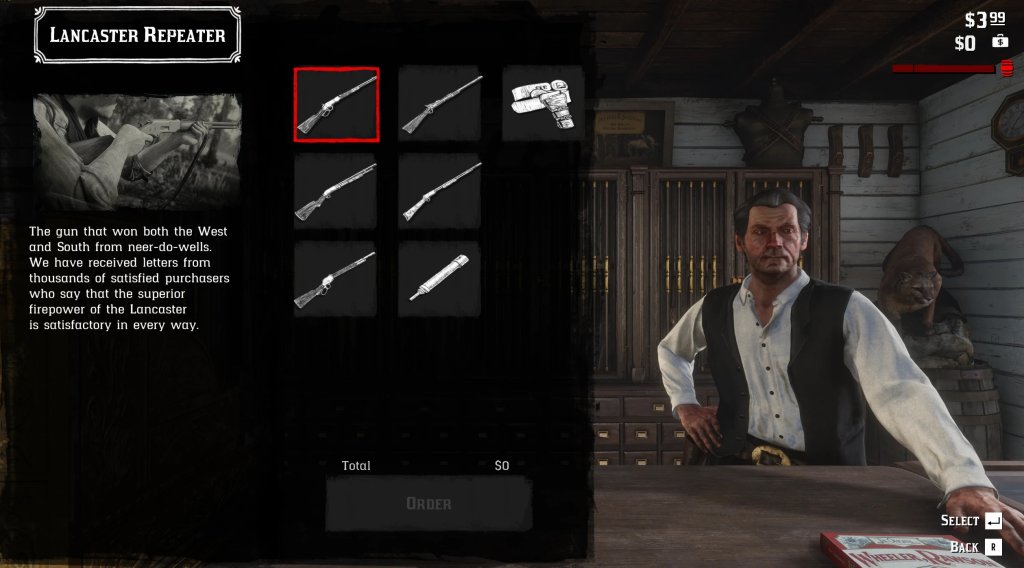Viewport: 1024px width, 568px height.
Task: Select the wrapped cloth bundle item
Action: 543,104
